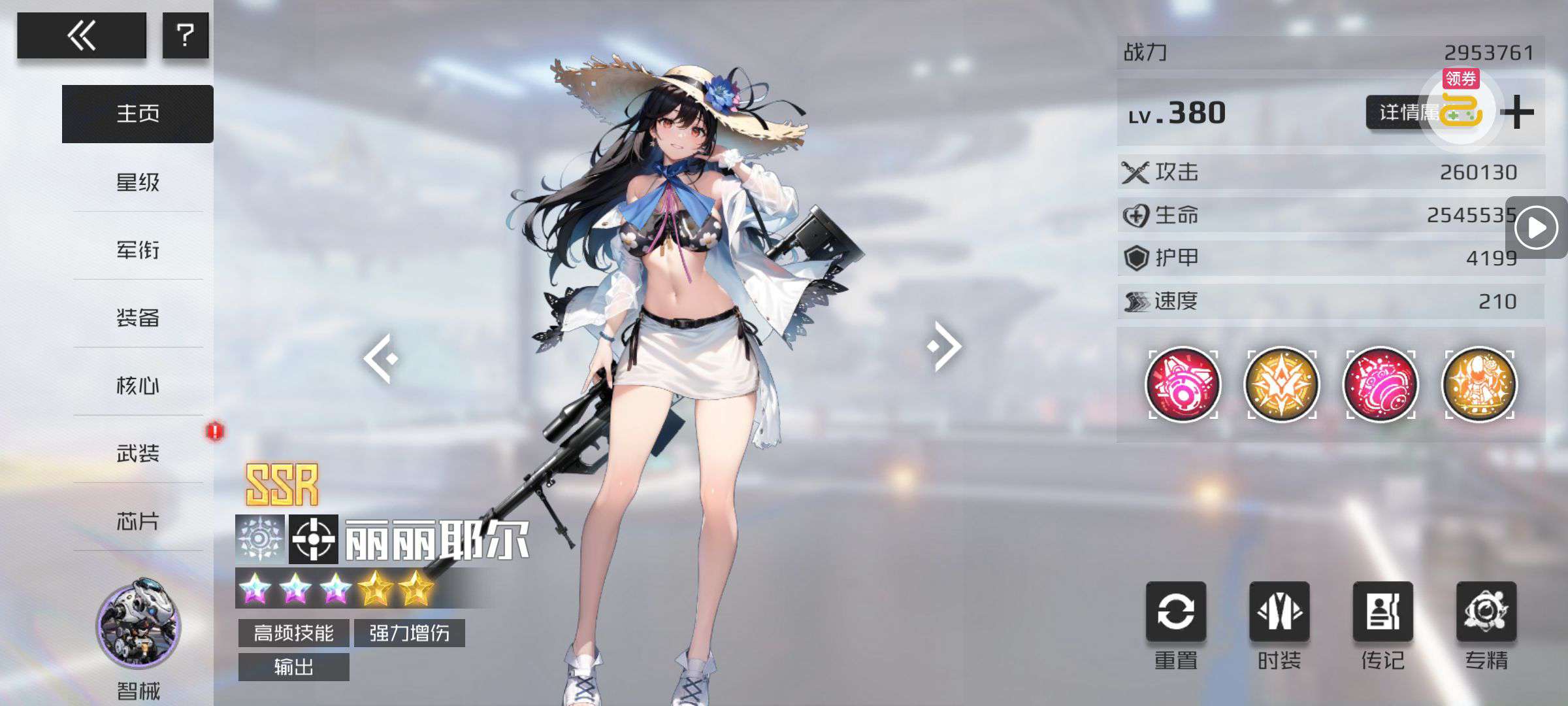
Task: Switch to the 主页 tab
Action: (138, 114)
